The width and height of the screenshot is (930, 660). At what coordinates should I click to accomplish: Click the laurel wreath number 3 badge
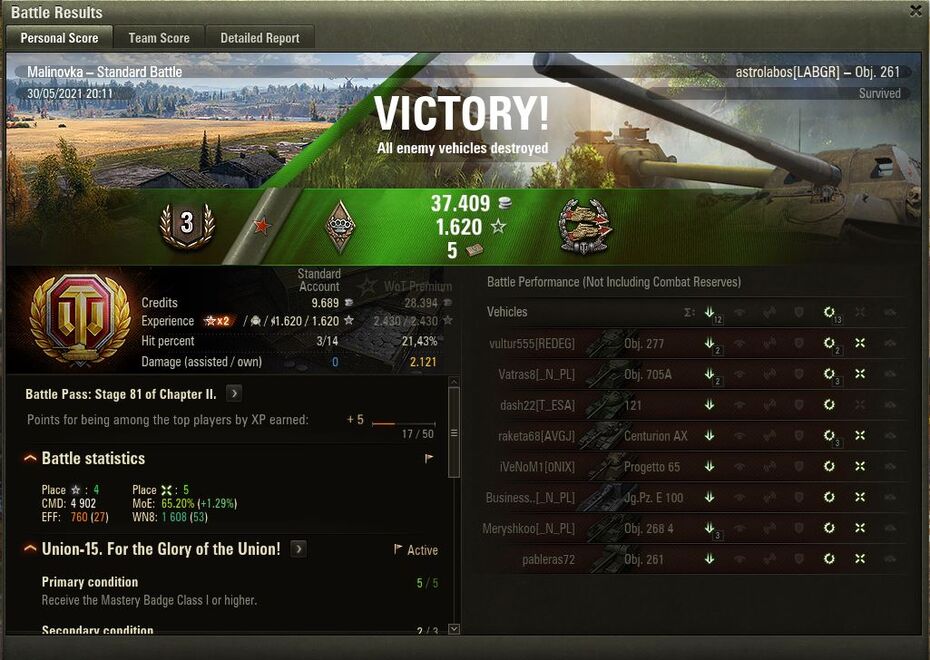pyautogui.click(x=187, y=225)
